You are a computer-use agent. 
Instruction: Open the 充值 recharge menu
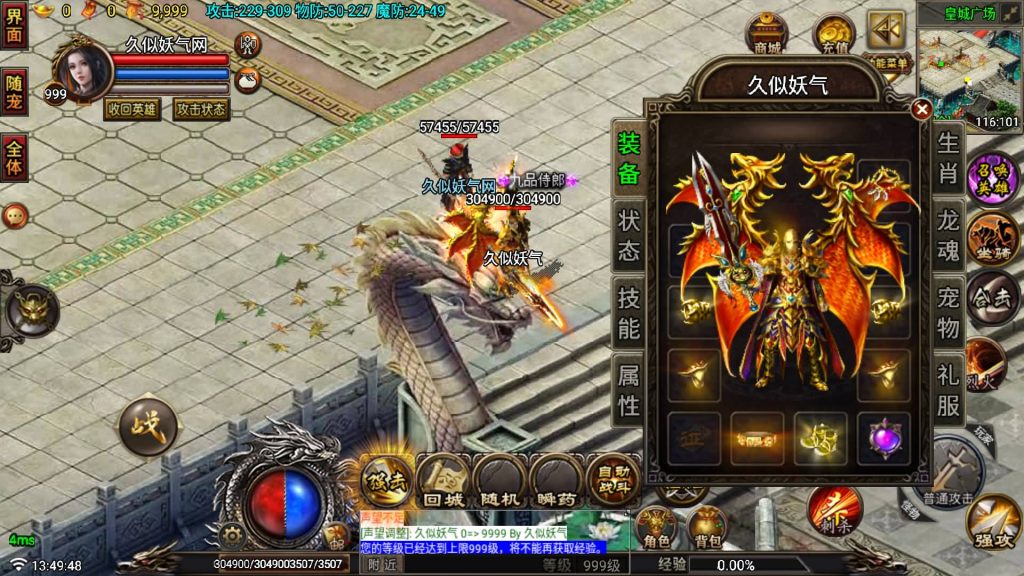(x=833, y=34)
